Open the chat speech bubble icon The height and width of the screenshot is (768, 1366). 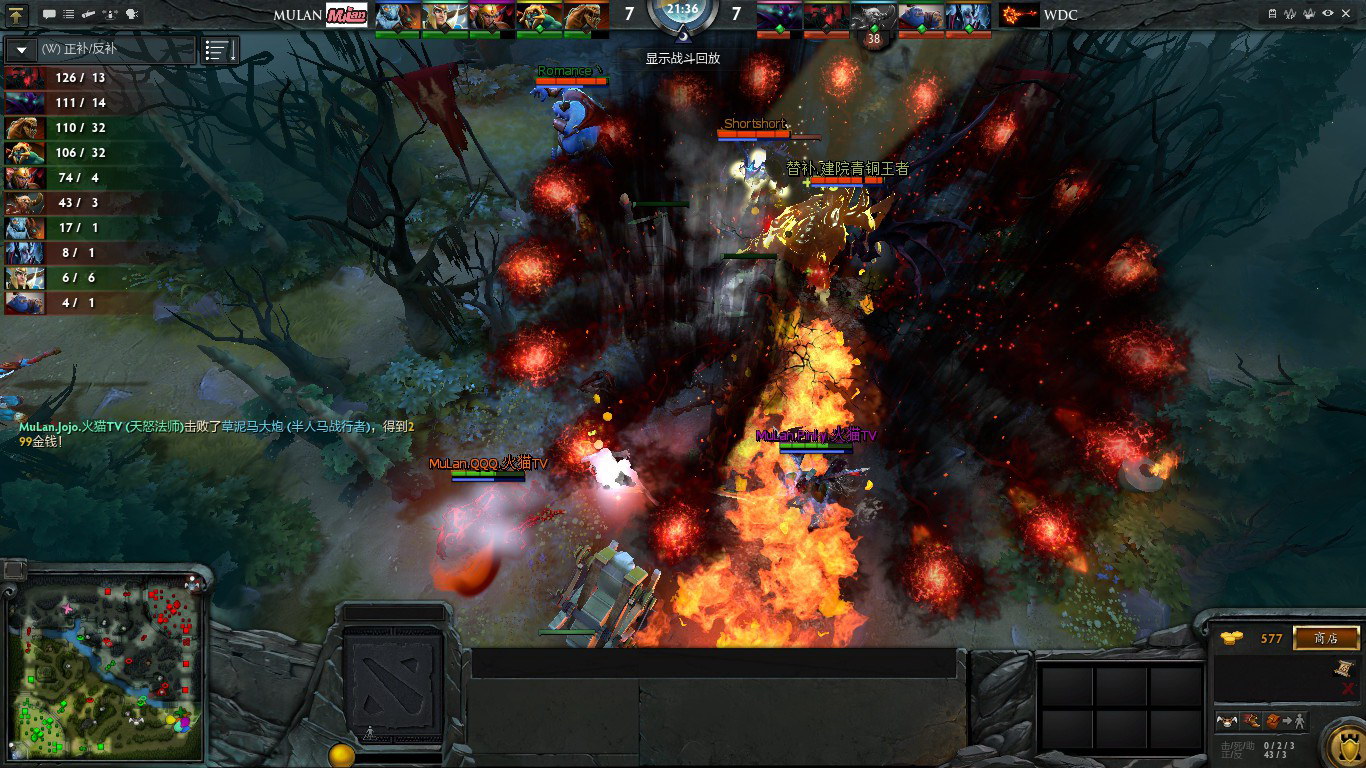point(50,15)
